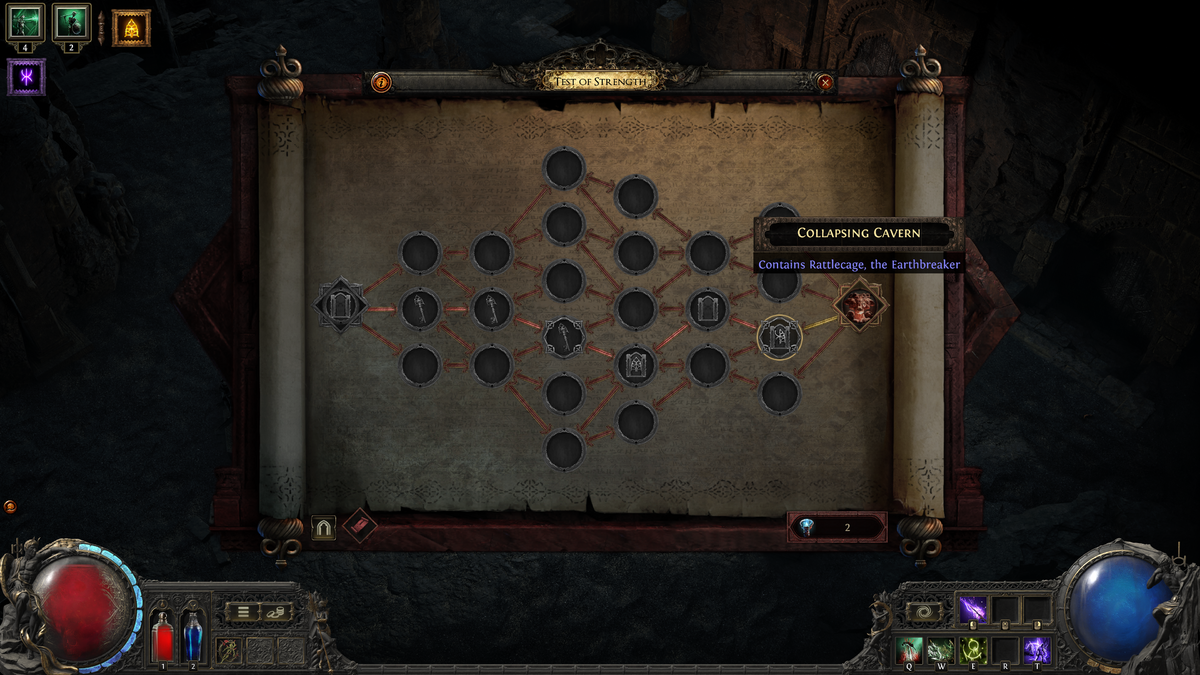Activate the W skill
1200x675 pixels.
[940, 650]
